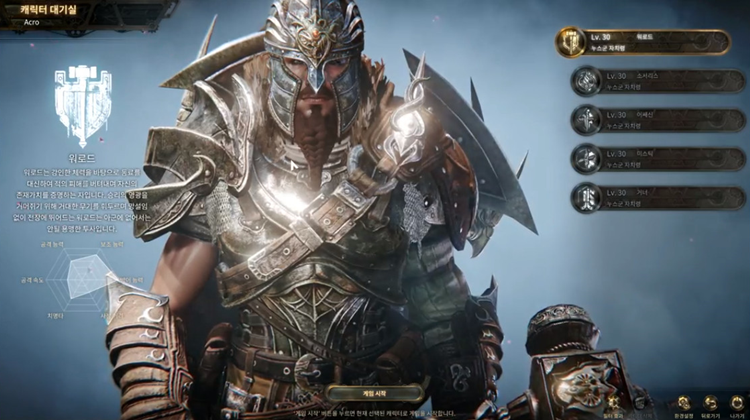The height and width of the screenshot is (420, 750).
Task: Choose the Lv. 30 소서리스 character row
Action: click(x=660, y=81)
